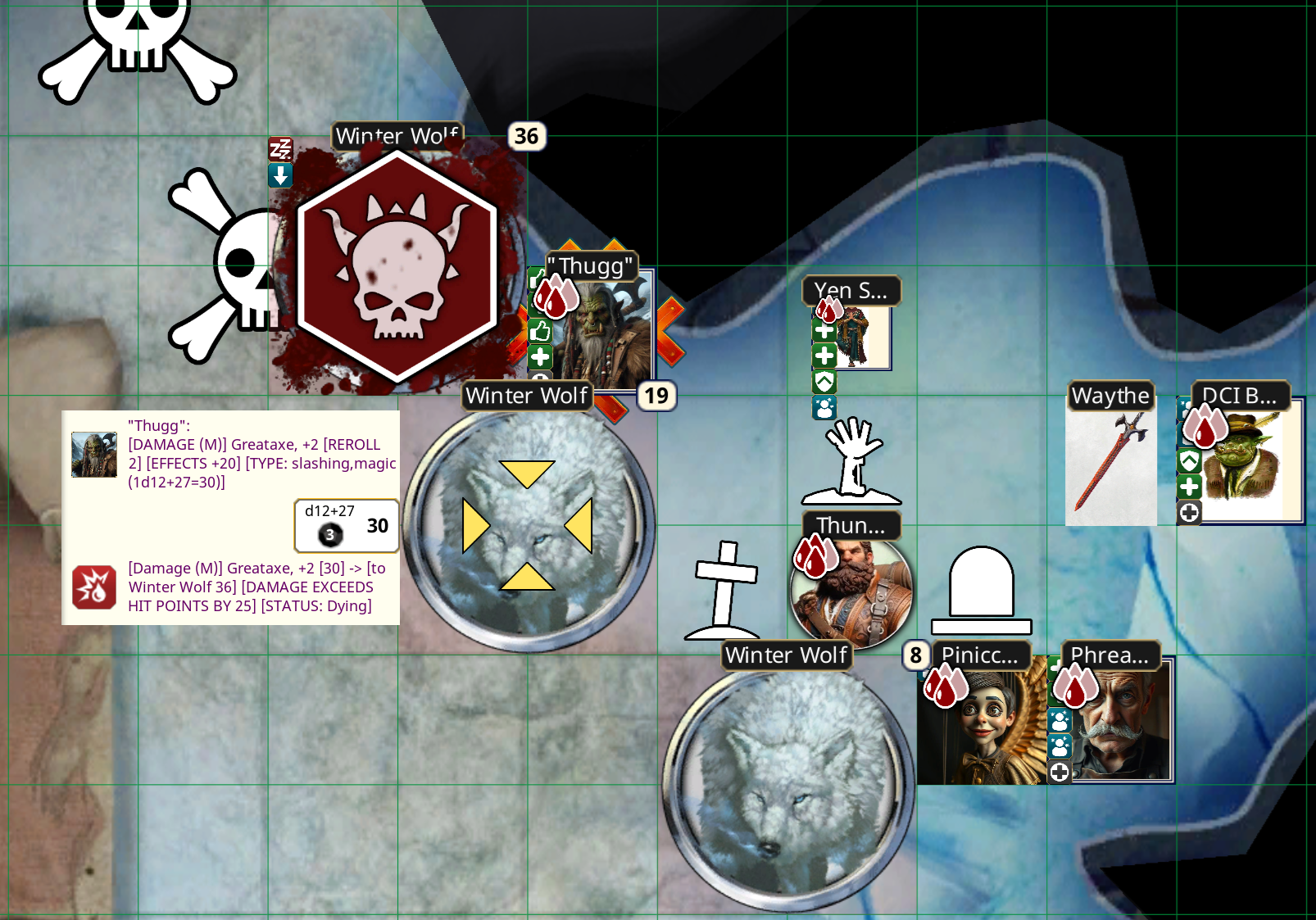The height and width of the screenshot is (920, 1316).
Task: Select the shield chevron AC-bonus icon on Yen's token
Action: click(824, 381)
